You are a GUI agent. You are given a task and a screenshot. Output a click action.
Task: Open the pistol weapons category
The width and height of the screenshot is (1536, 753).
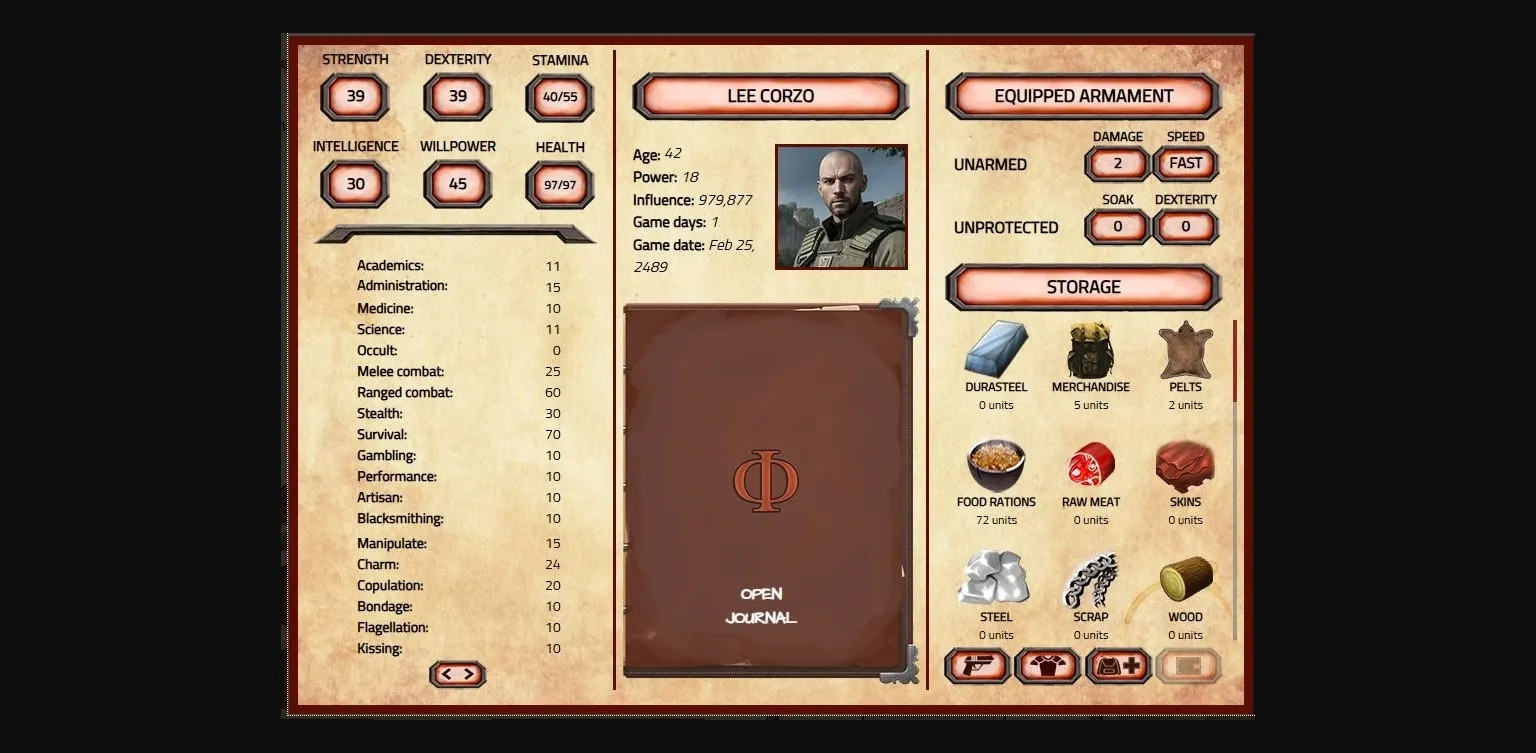(x=977, y=665)
